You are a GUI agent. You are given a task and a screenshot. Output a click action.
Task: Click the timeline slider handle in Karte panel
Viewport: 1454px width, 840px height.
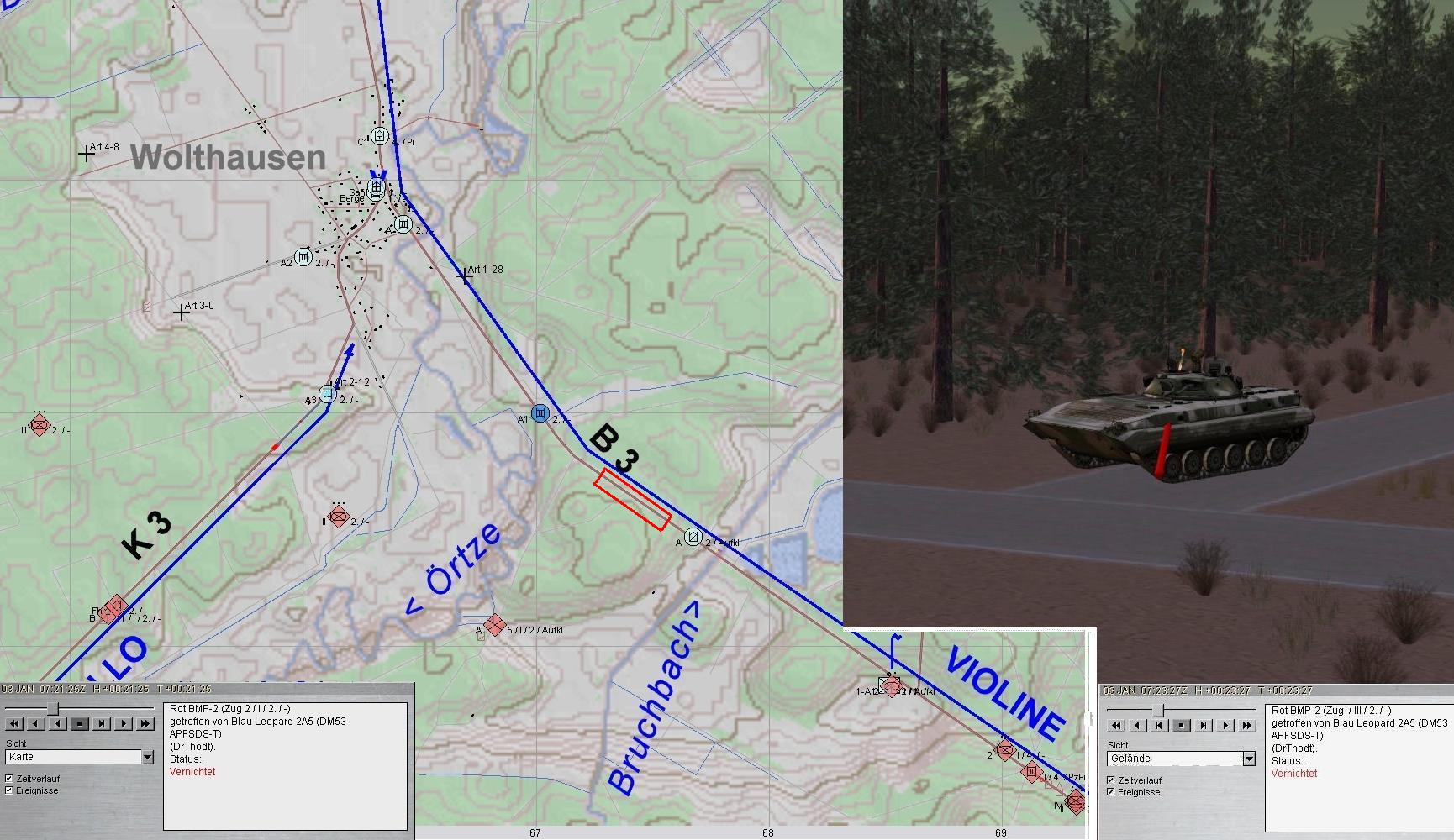(53, 708)
